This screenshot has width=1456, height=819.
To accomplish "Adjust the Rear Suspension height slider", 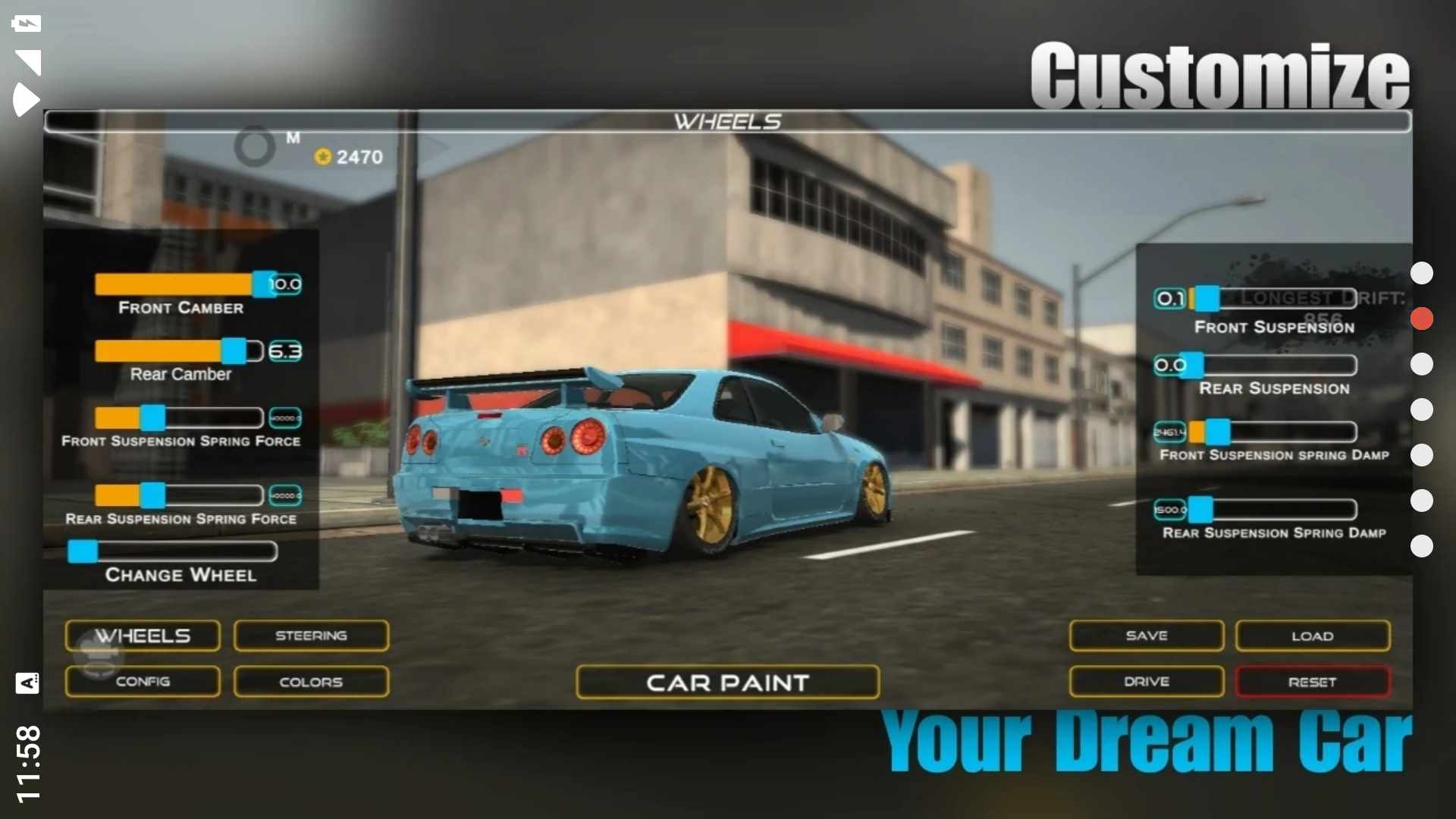I will [1192, 365].
